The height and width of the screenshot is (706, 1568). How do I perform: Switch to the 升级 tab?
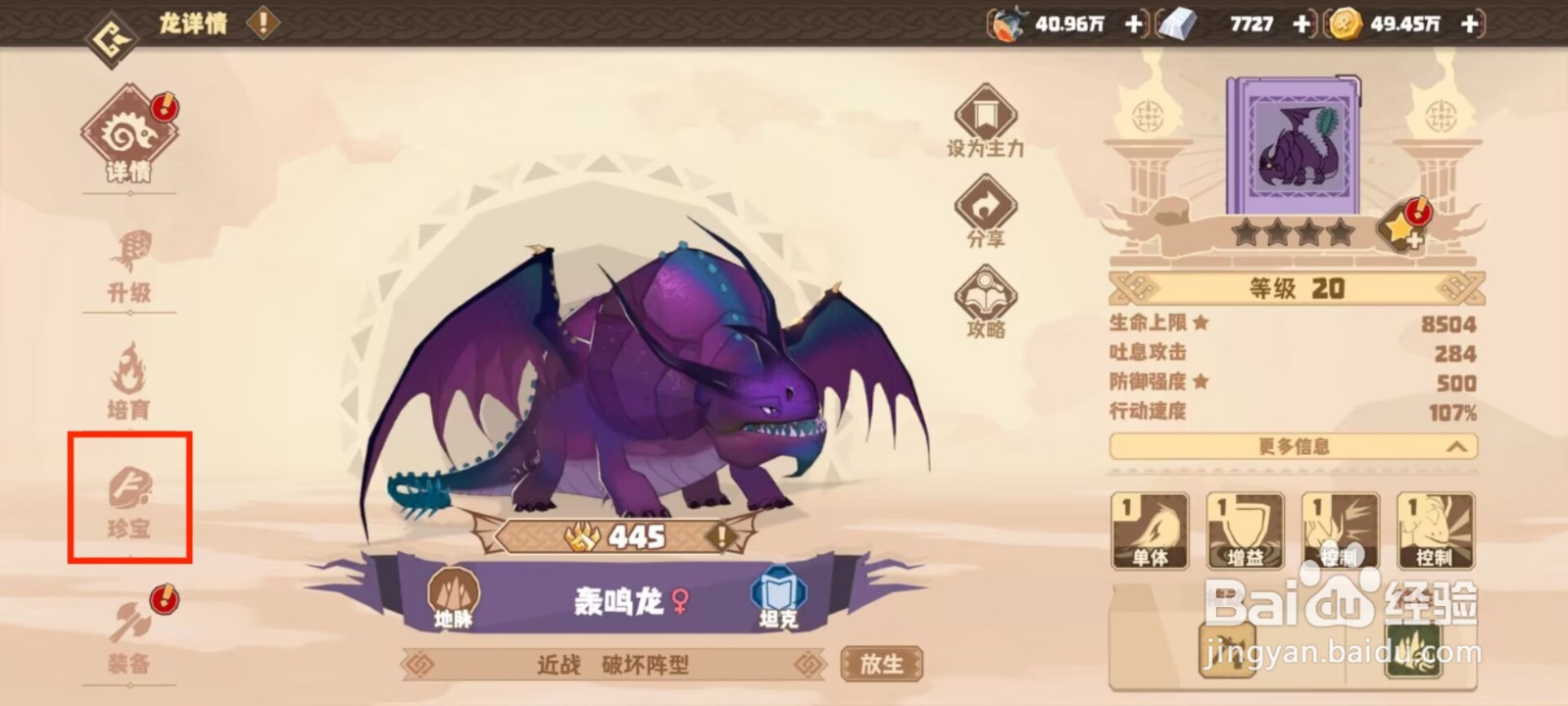[x=130, y=263]
